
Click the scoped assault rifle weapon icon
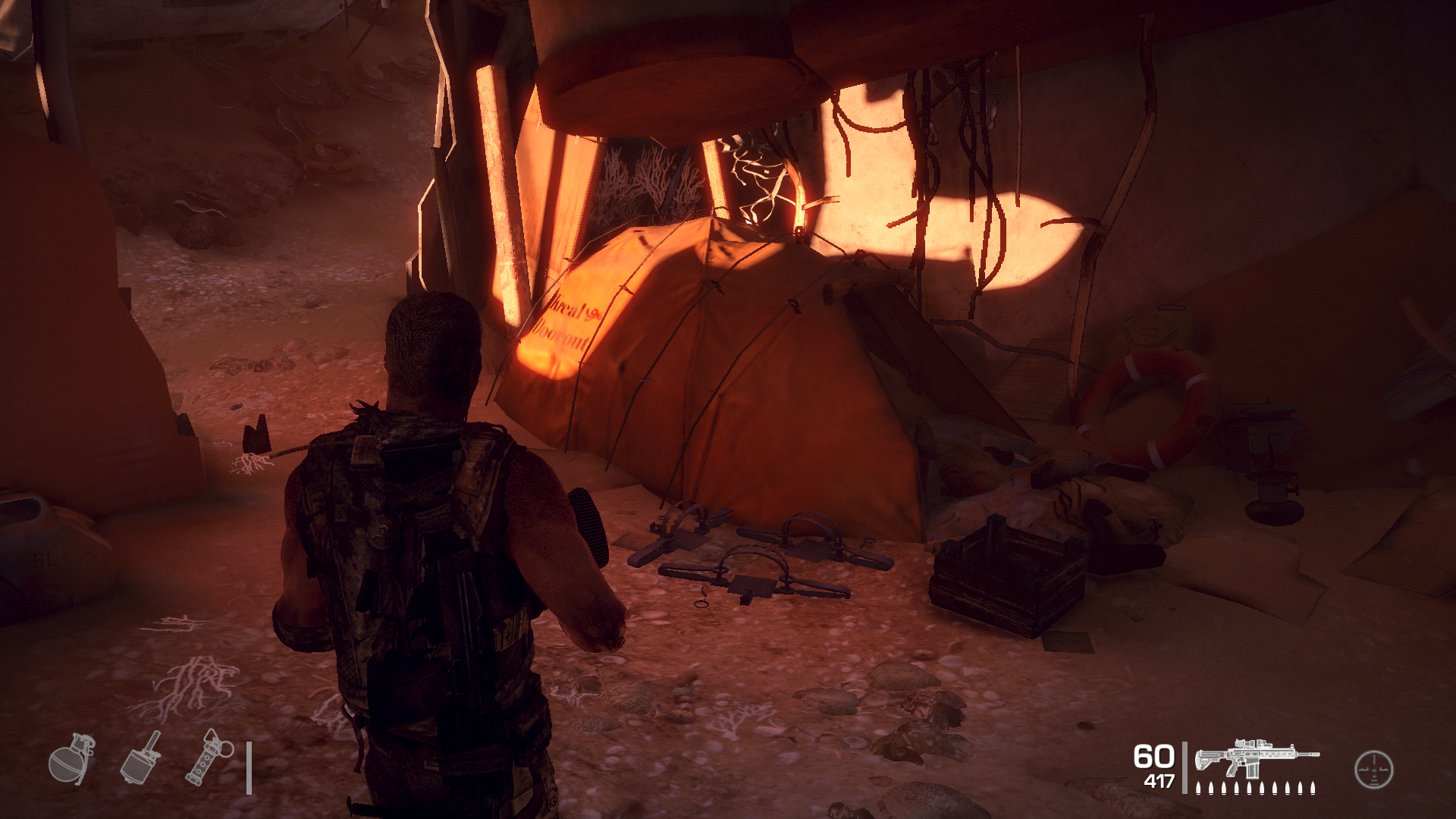point(1256,758)
